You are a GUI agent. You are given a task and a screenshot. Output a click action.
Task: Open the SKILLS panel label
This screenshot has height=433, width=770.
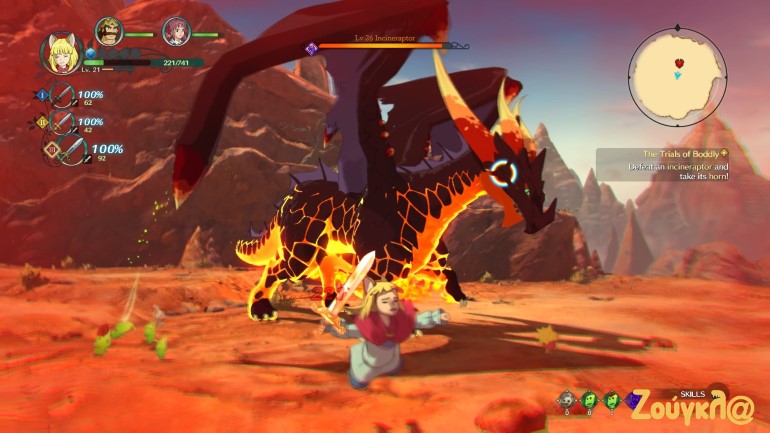691,394
